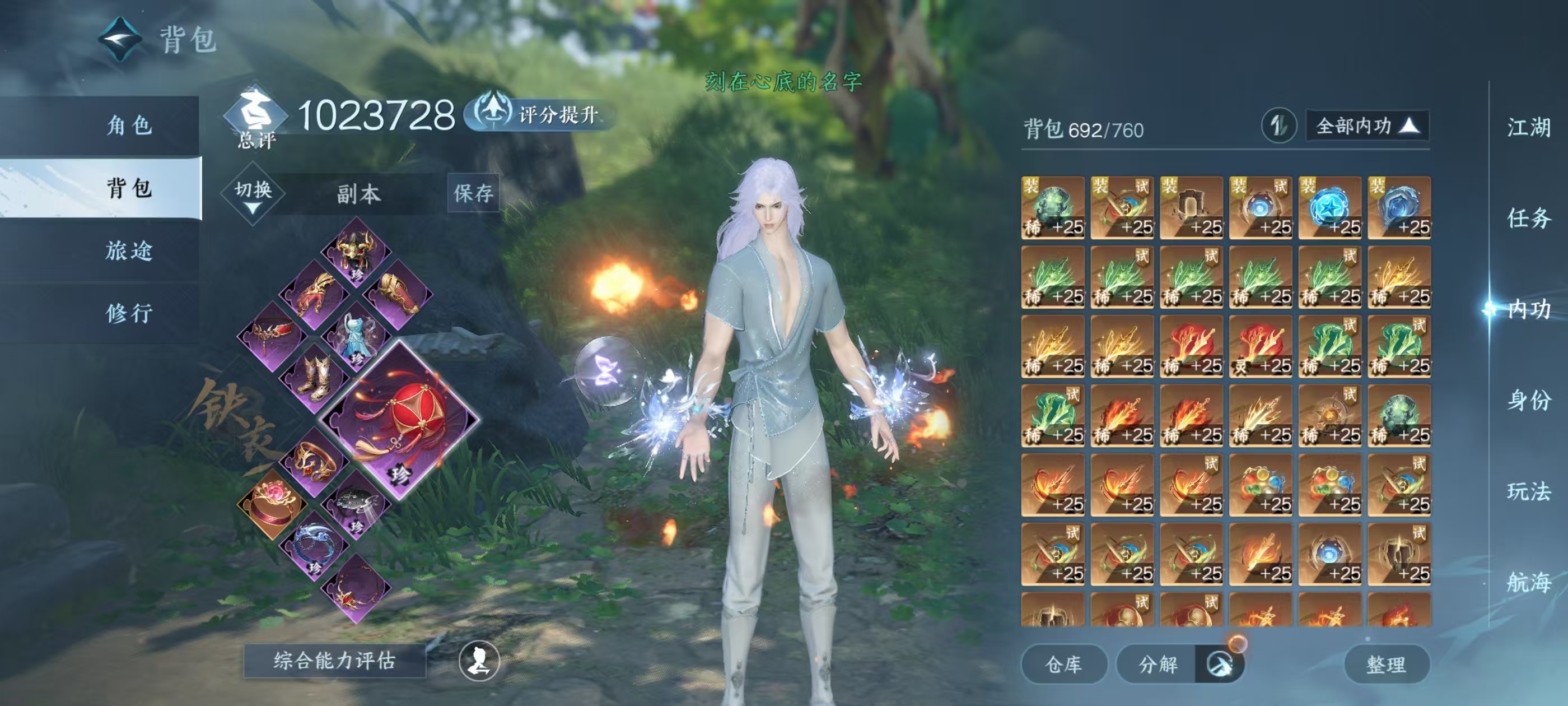1568x706 pixels.
Task: Switch to the 角色 tab
Action: tap(129, 126)
